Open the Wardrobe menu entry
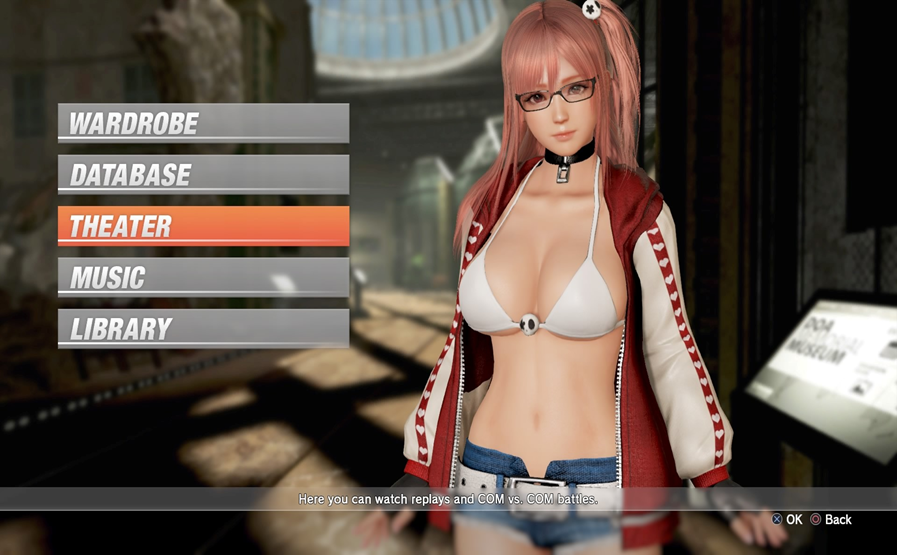This screenshot has width=897, height=555. coord(203,124)
